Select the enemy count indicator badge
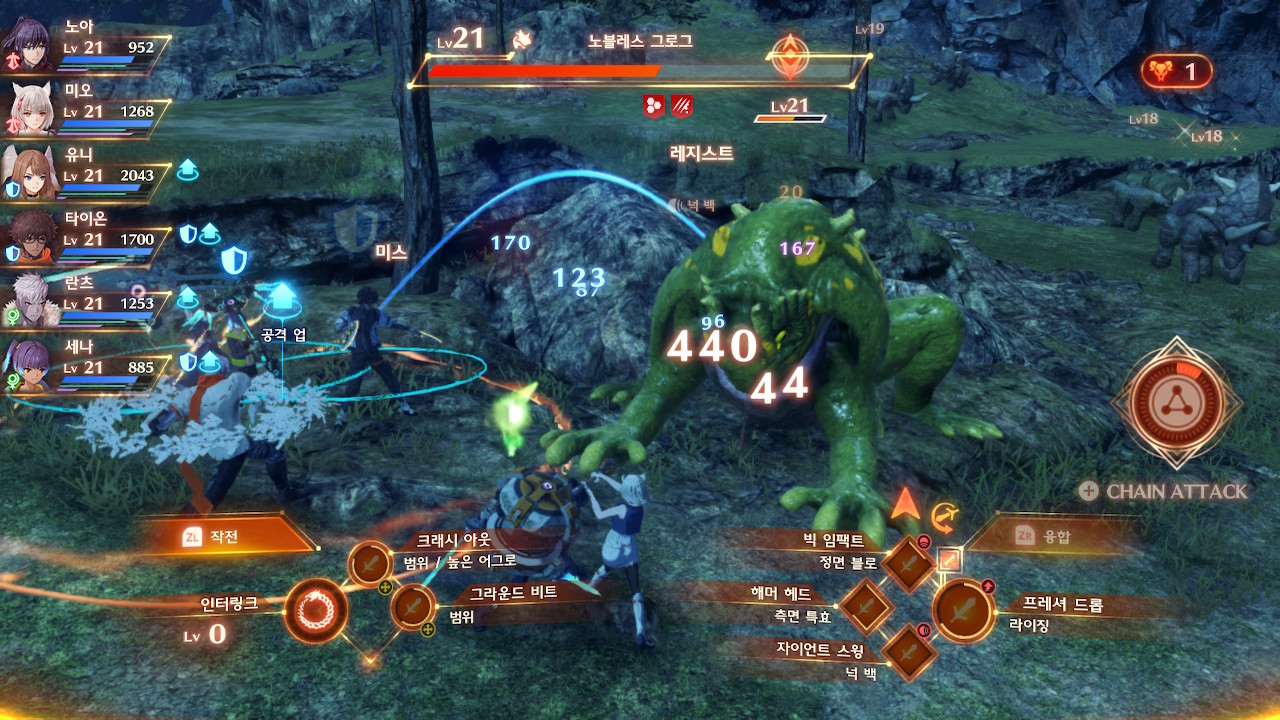The height and width of the screenshot is (720, 1280). pos(1176,71)
